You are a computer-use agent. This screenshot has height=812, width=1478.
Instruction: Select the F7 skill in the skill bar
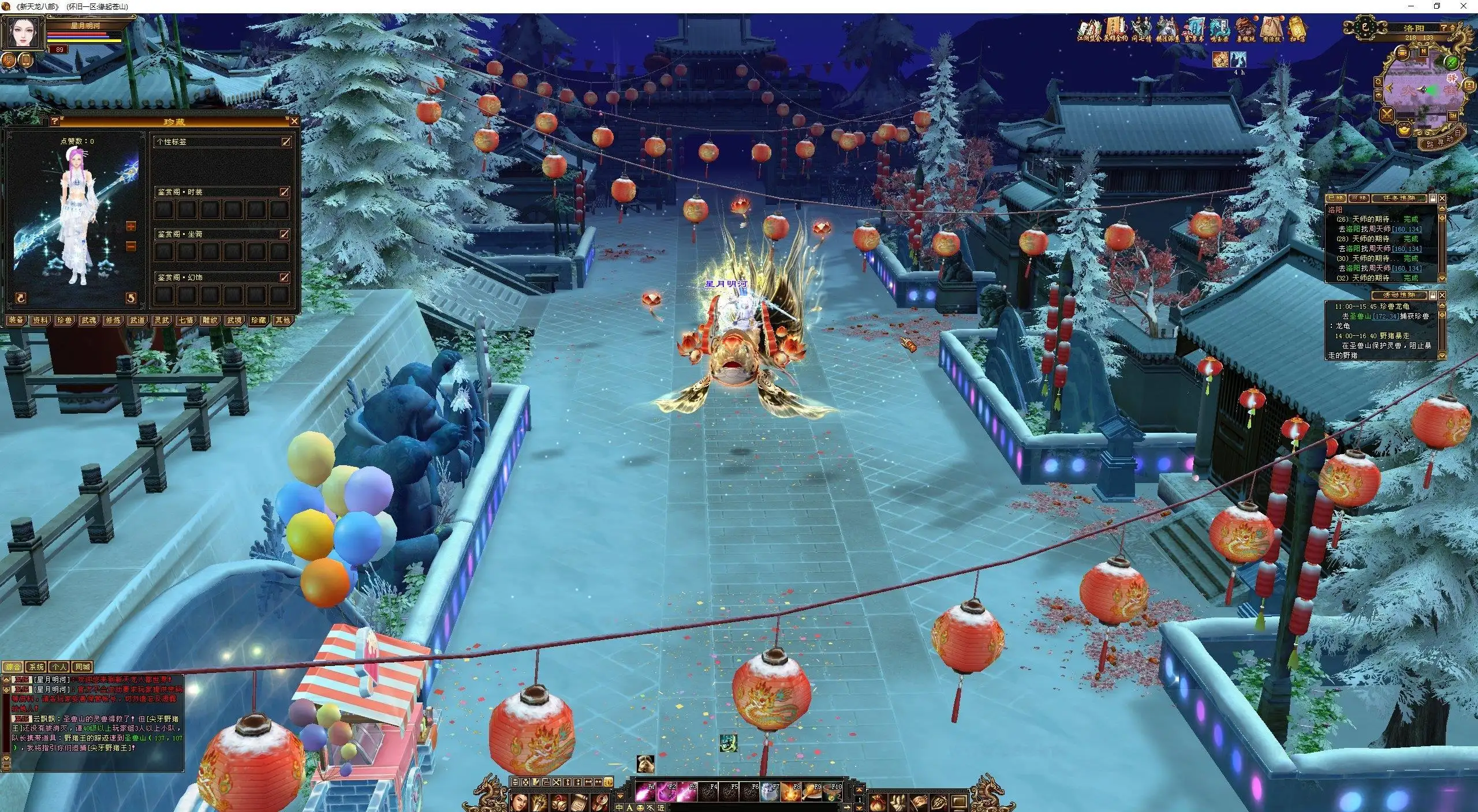click(x=770, y=792)
